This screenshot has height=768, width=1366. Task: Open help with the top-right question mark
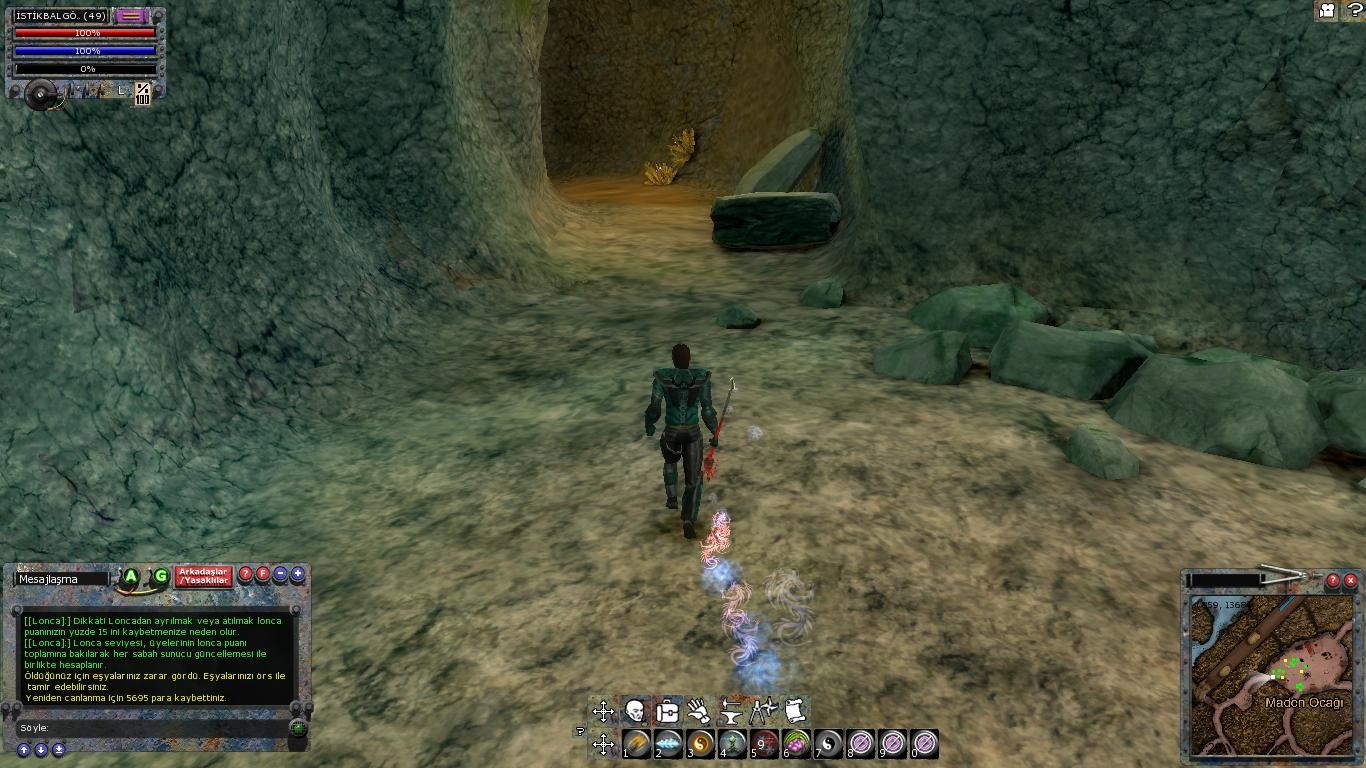[x=1354, y=11]
